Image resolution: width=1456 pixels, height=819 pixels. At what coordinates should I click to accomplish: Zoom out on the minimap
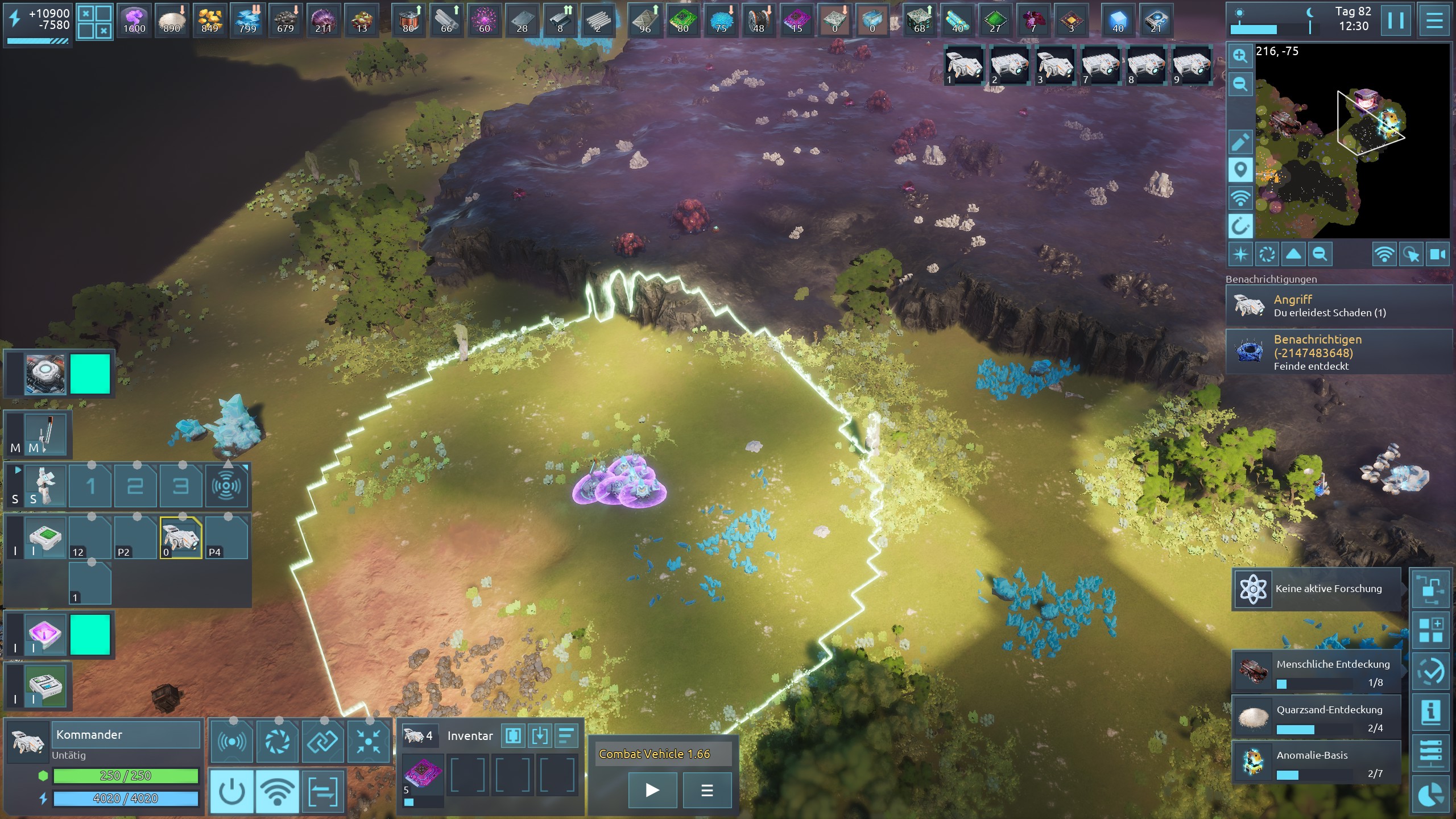pos(1240,85)
